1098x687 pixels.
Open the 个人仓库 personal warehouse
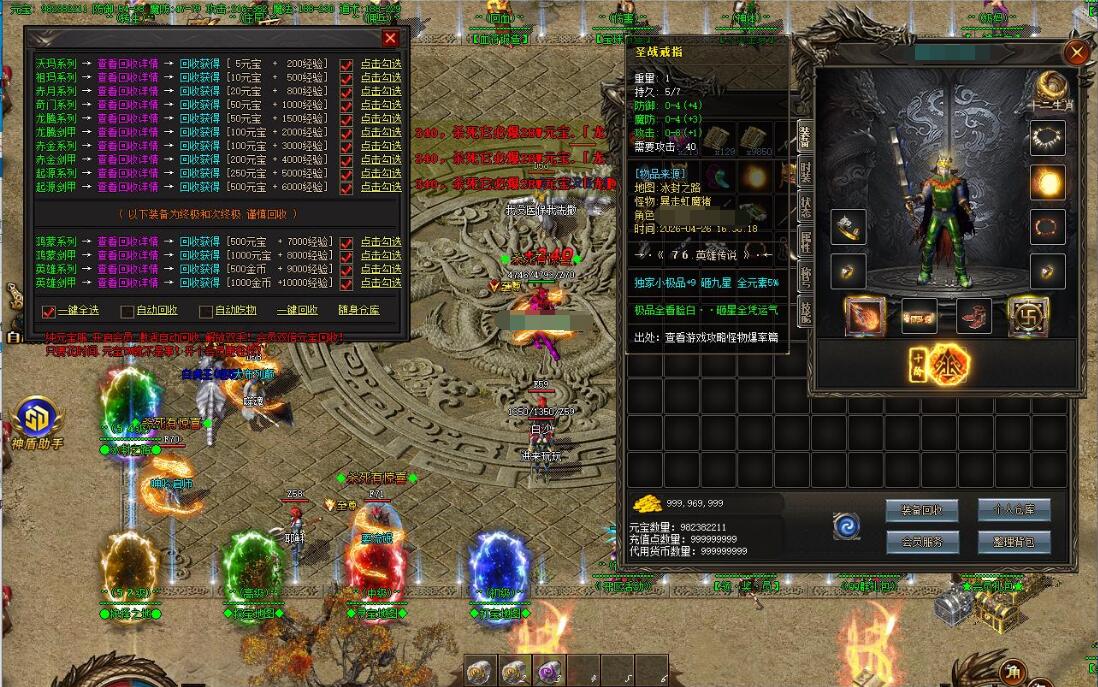[1013, 509]
